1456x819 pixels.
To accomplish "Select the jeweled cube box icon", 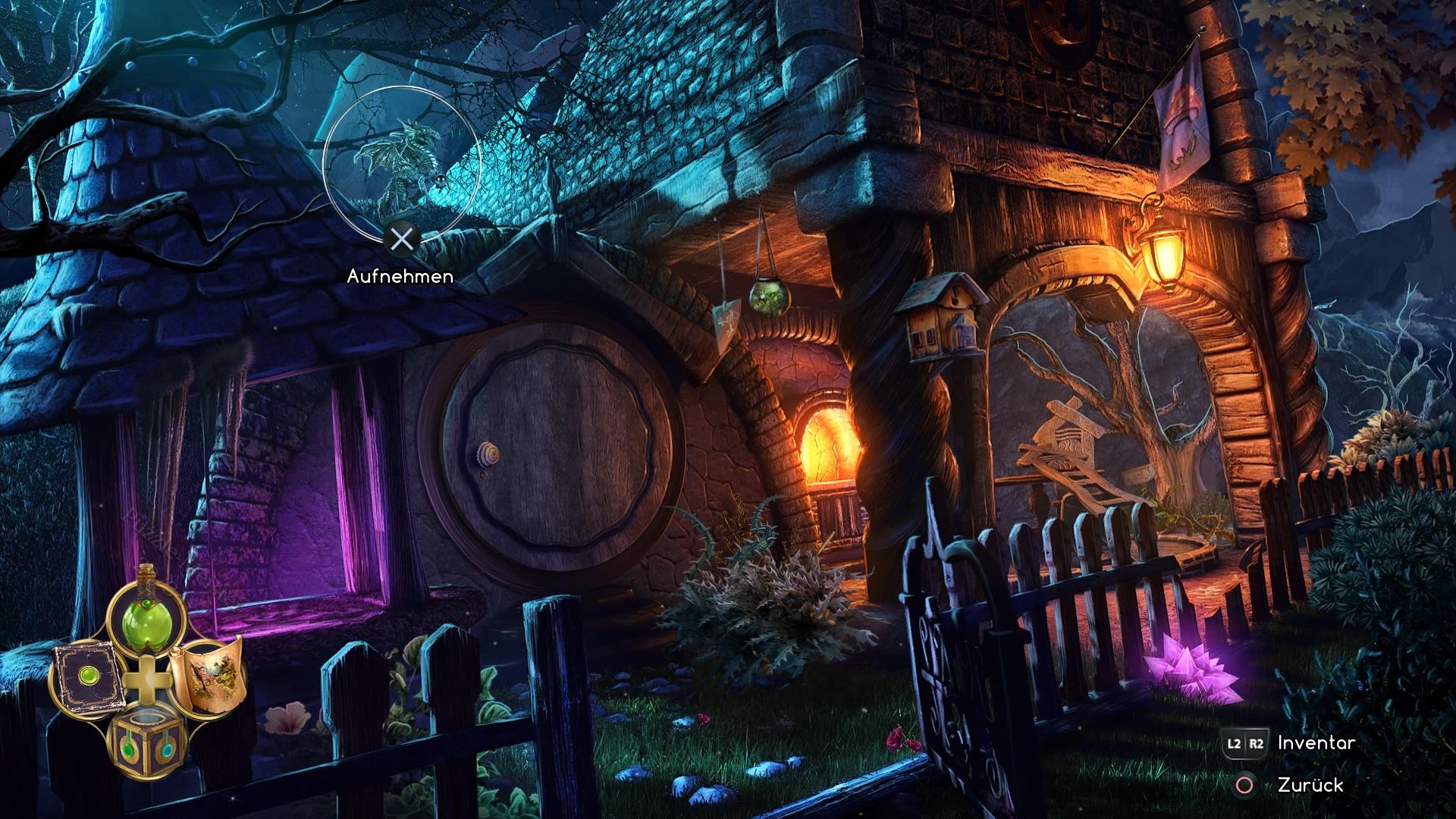I will pos(146,745).
